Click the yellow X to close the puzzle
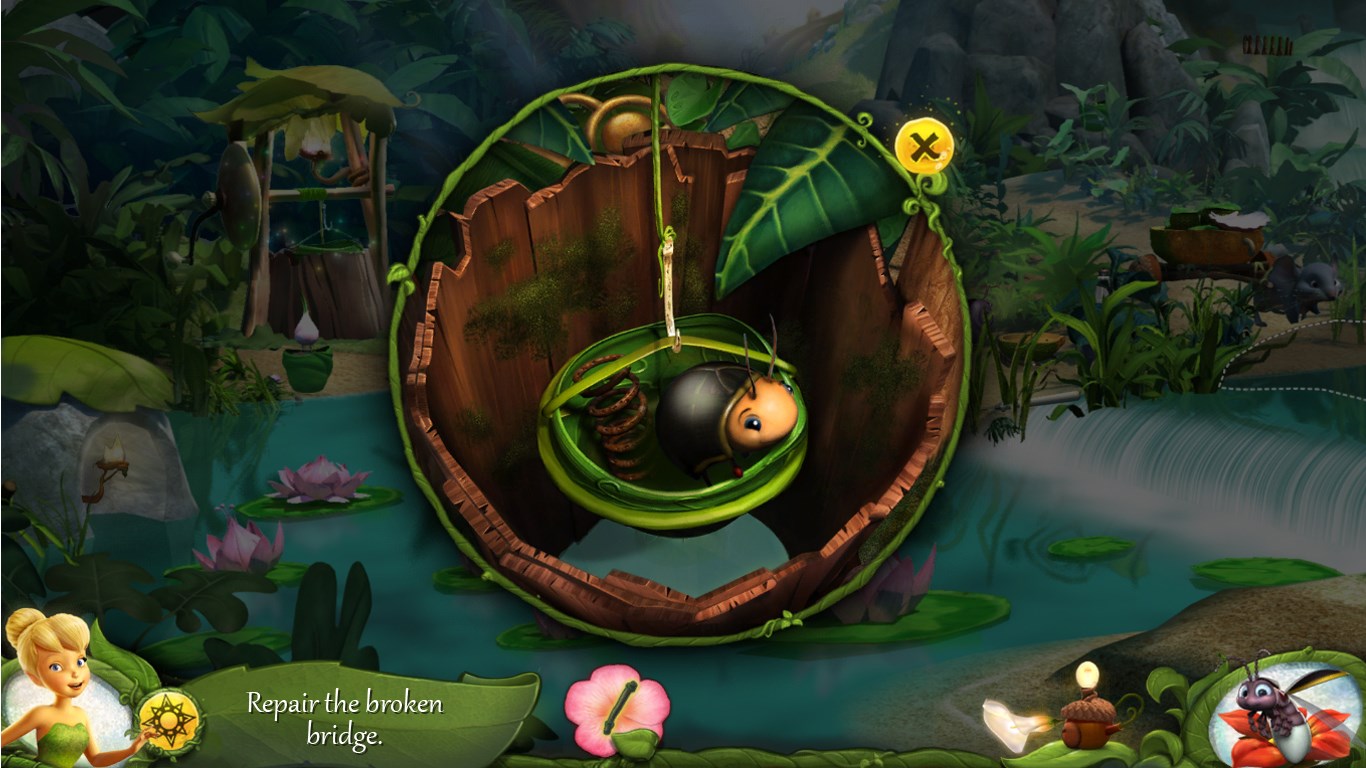Screen dimensions: 1366x768 coord(925,145)
